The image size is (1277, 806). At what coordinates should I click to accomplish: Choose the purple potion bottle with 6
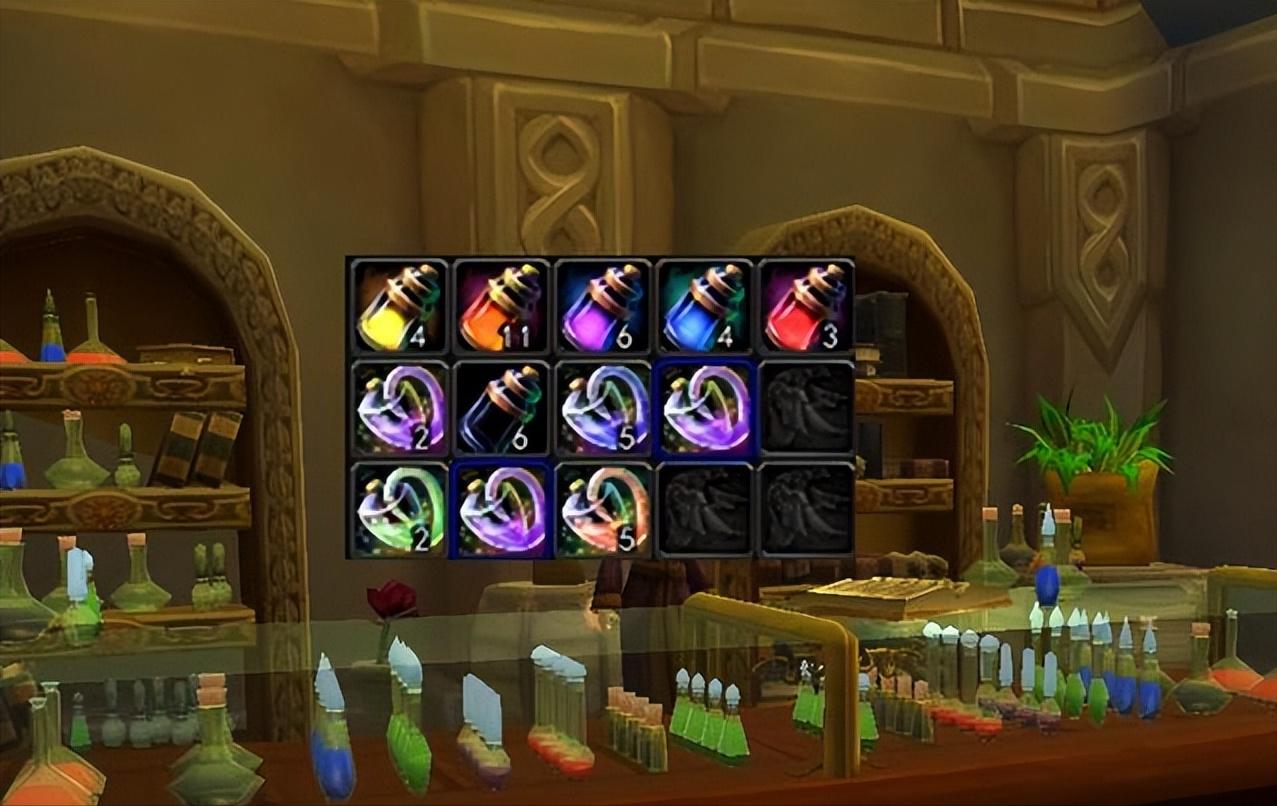(x=603, y=306)
